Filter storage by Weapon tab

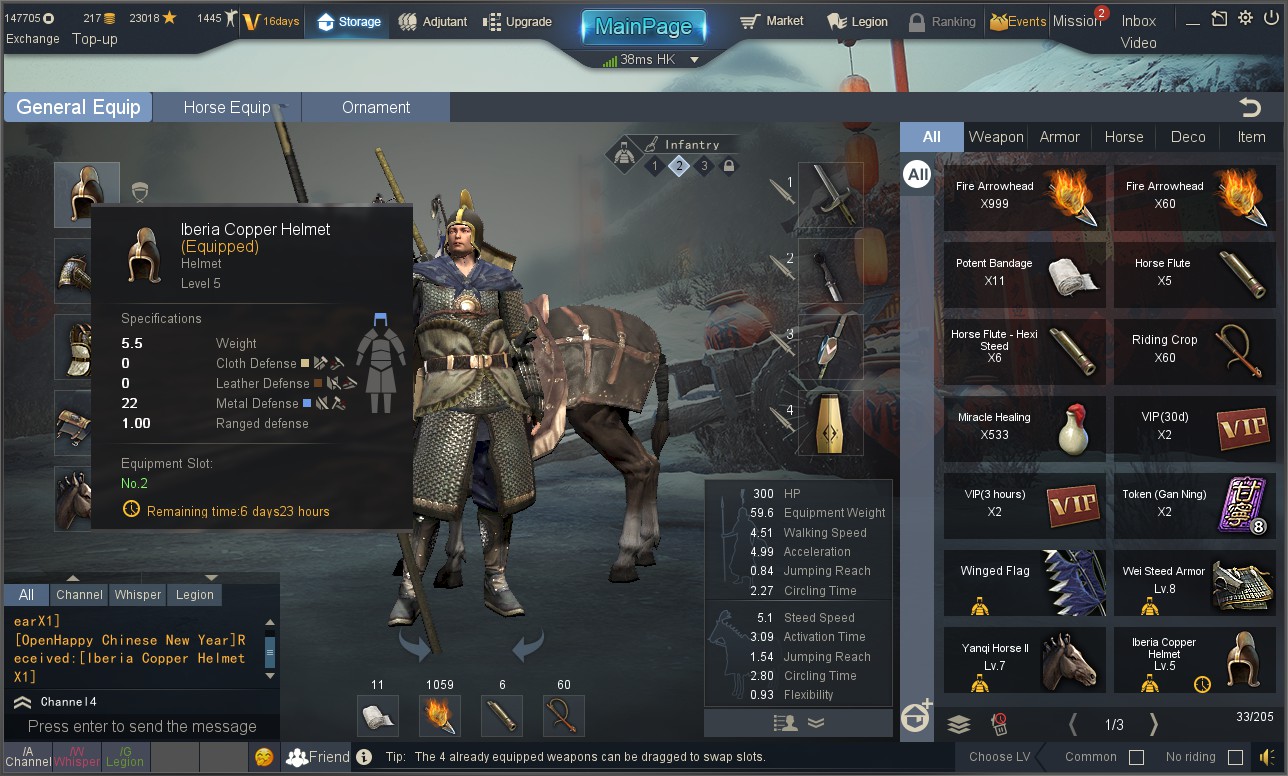996,137
